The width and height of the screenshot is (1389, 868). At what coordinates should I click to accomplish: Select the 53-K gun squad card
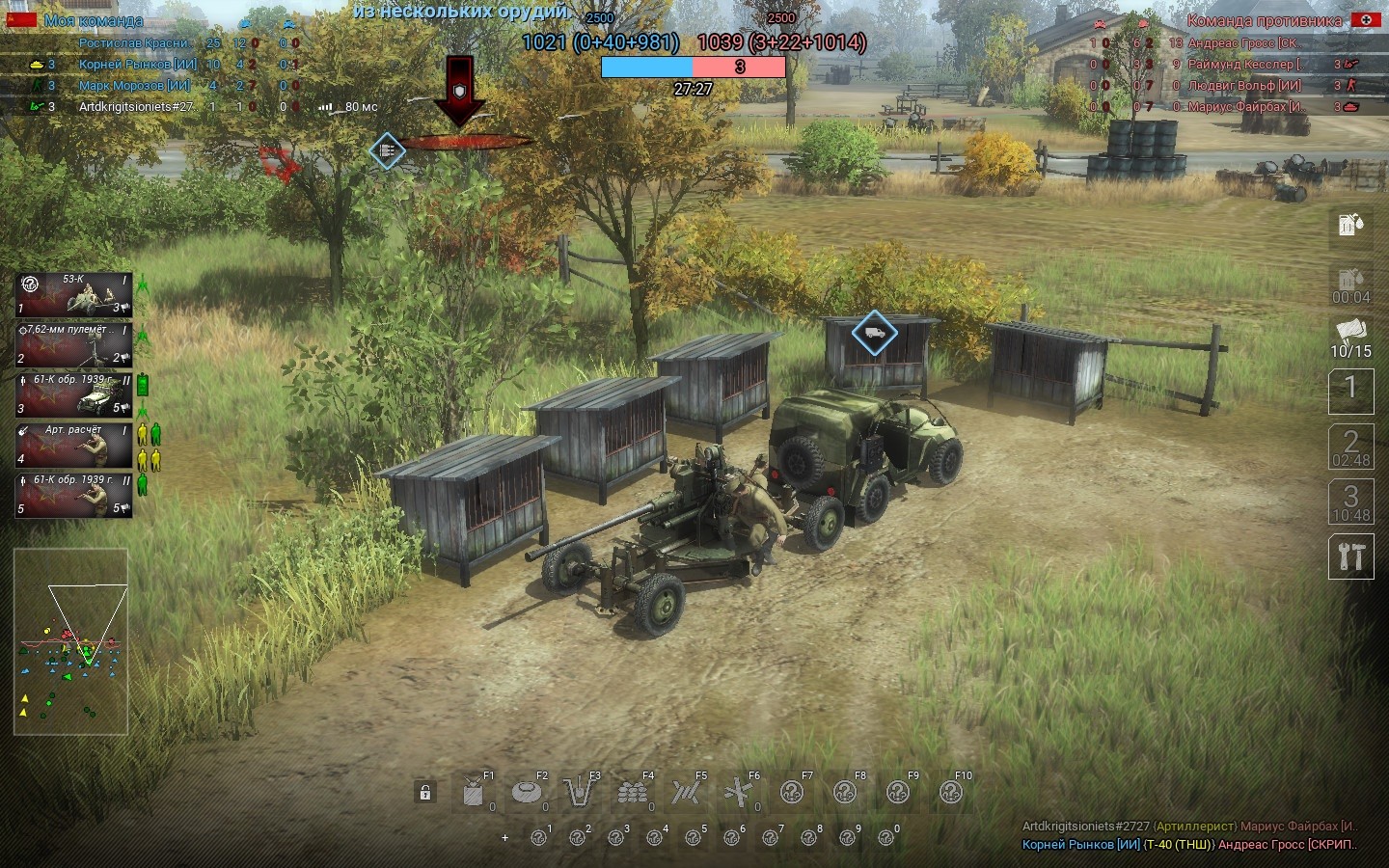[x=73, y=294]
